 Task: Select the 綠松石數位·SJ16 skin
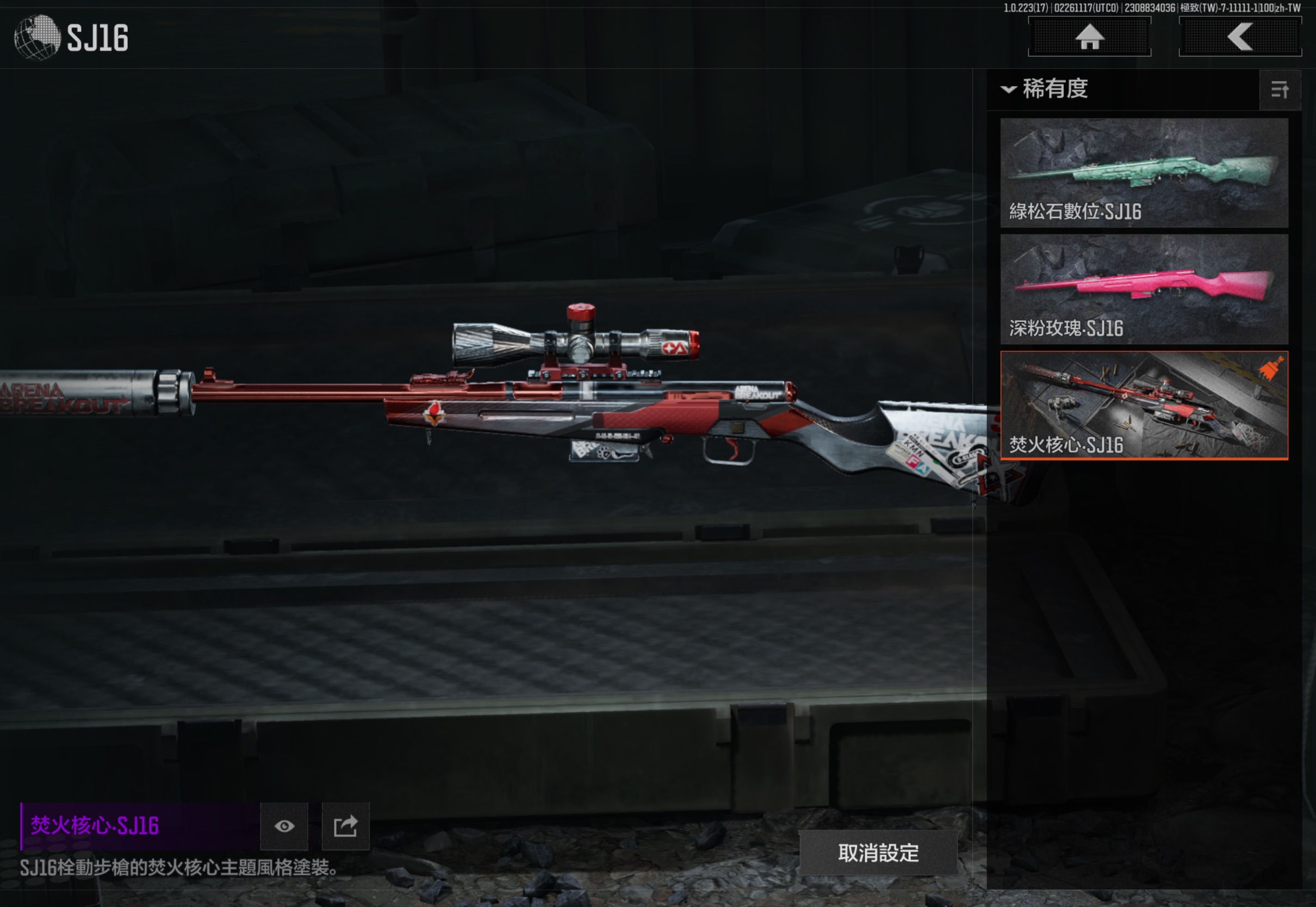click(1143, 173)
